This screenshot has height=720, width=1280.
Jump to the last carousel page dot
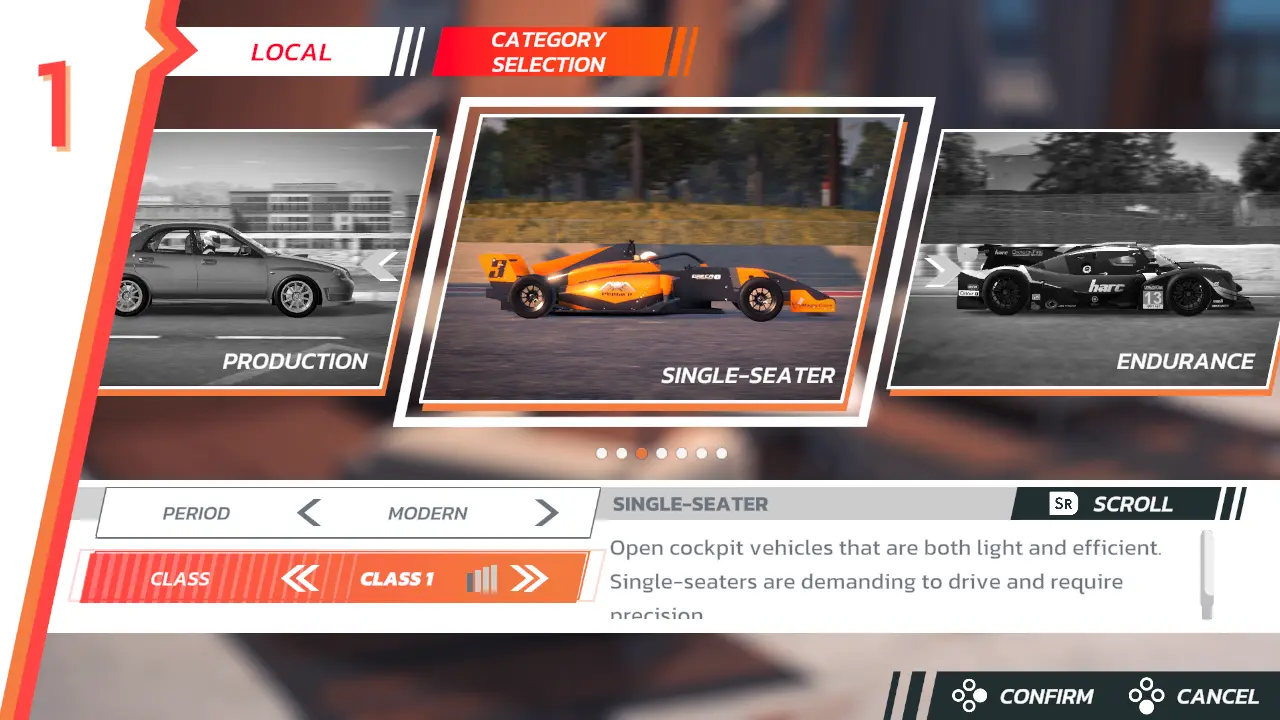[x=721, y=453]
